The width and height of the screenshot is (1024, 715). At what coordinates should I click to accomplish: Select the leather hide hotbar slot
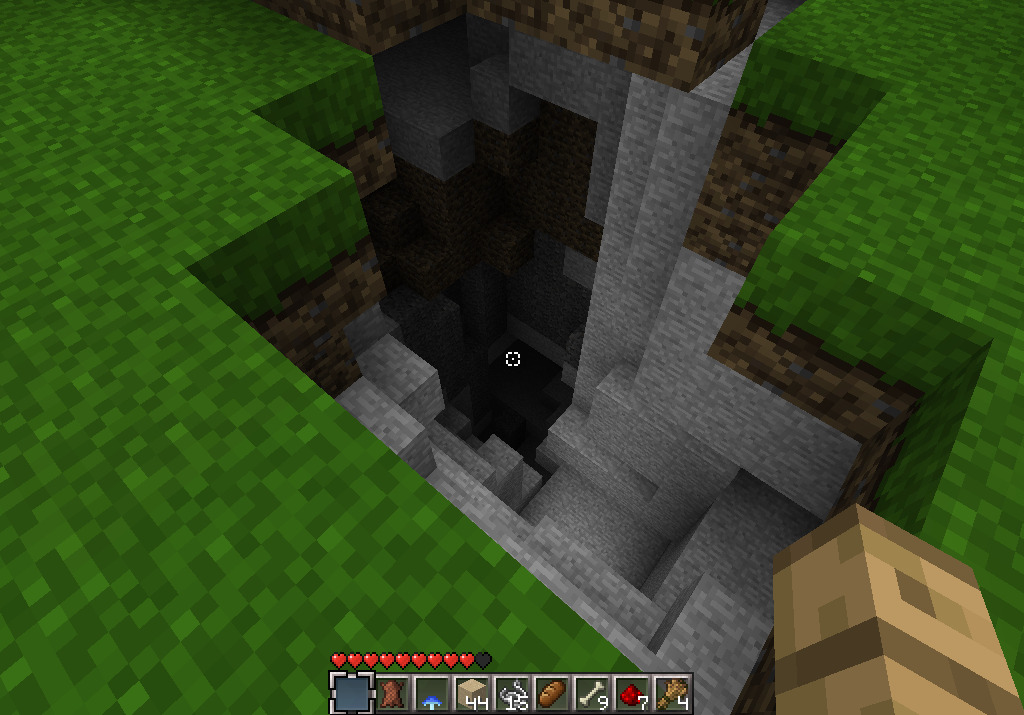pyautogui.click(x=392, y=693)
